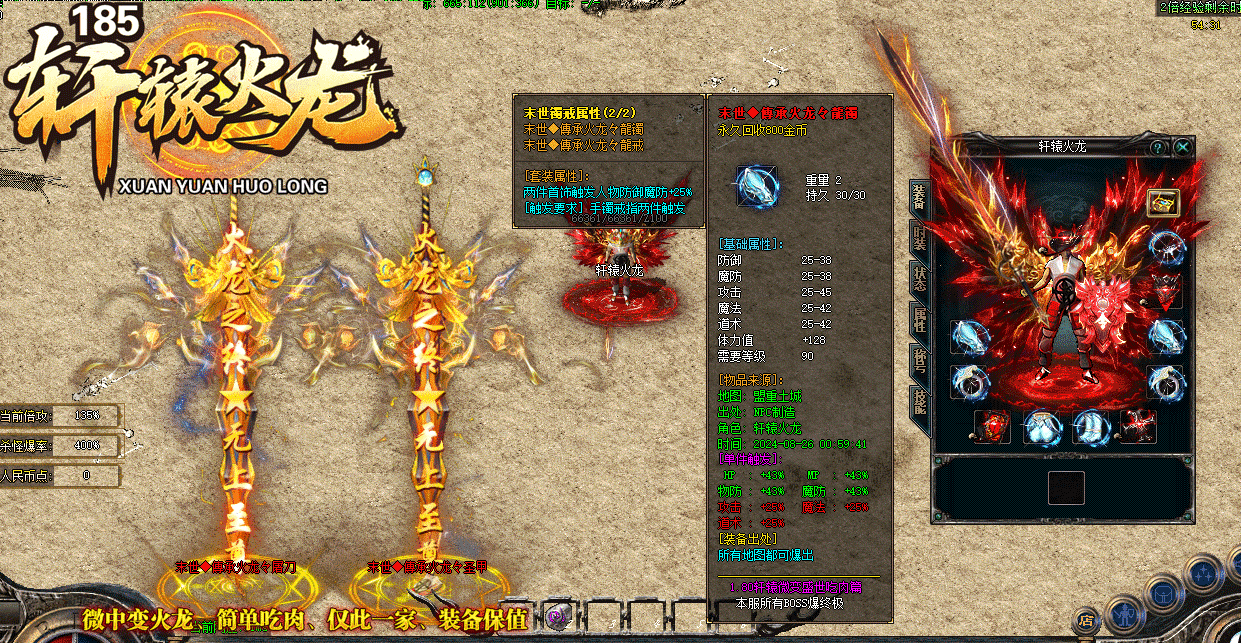This screenshot has width=1241, height=643.
Task: Use the purple scroll hotbar item
Action: (x=558, y=614)
